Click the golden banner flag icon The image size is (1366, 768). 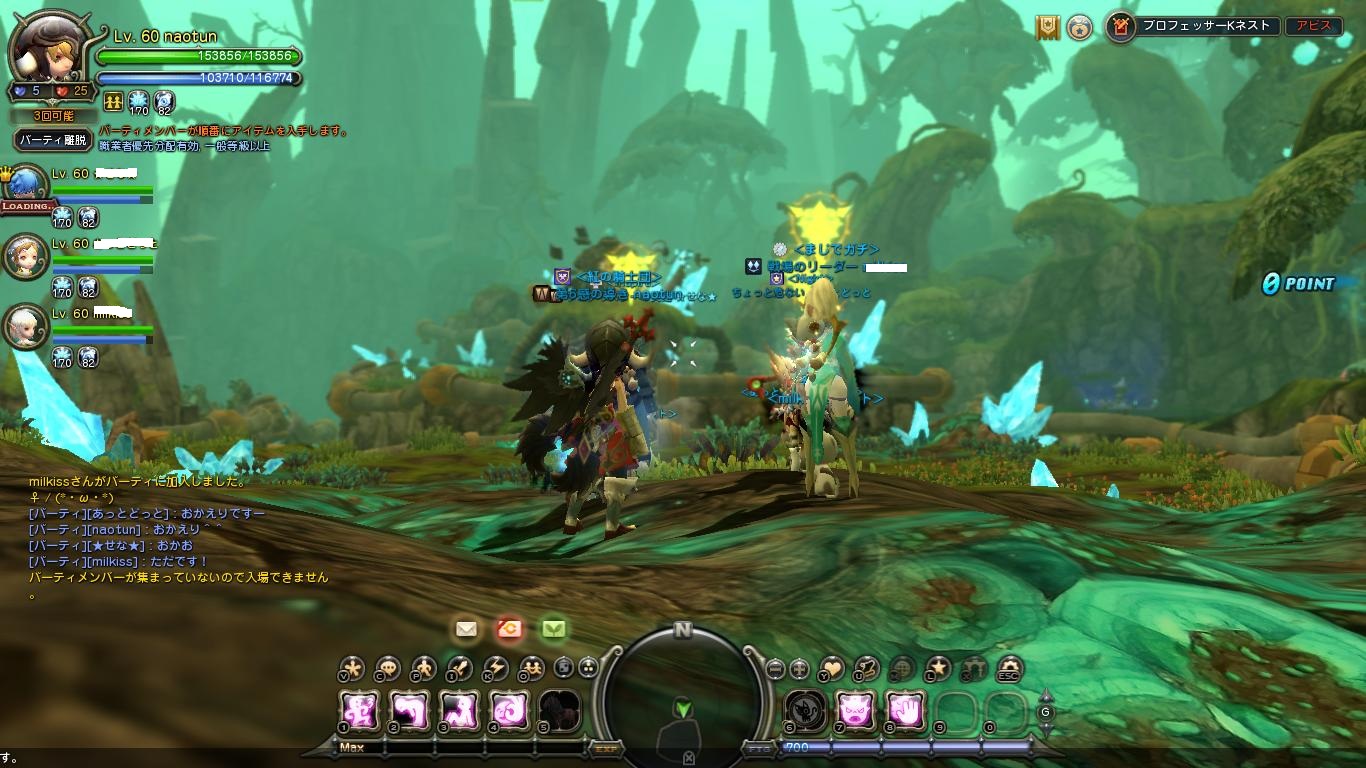point(1047,26)
